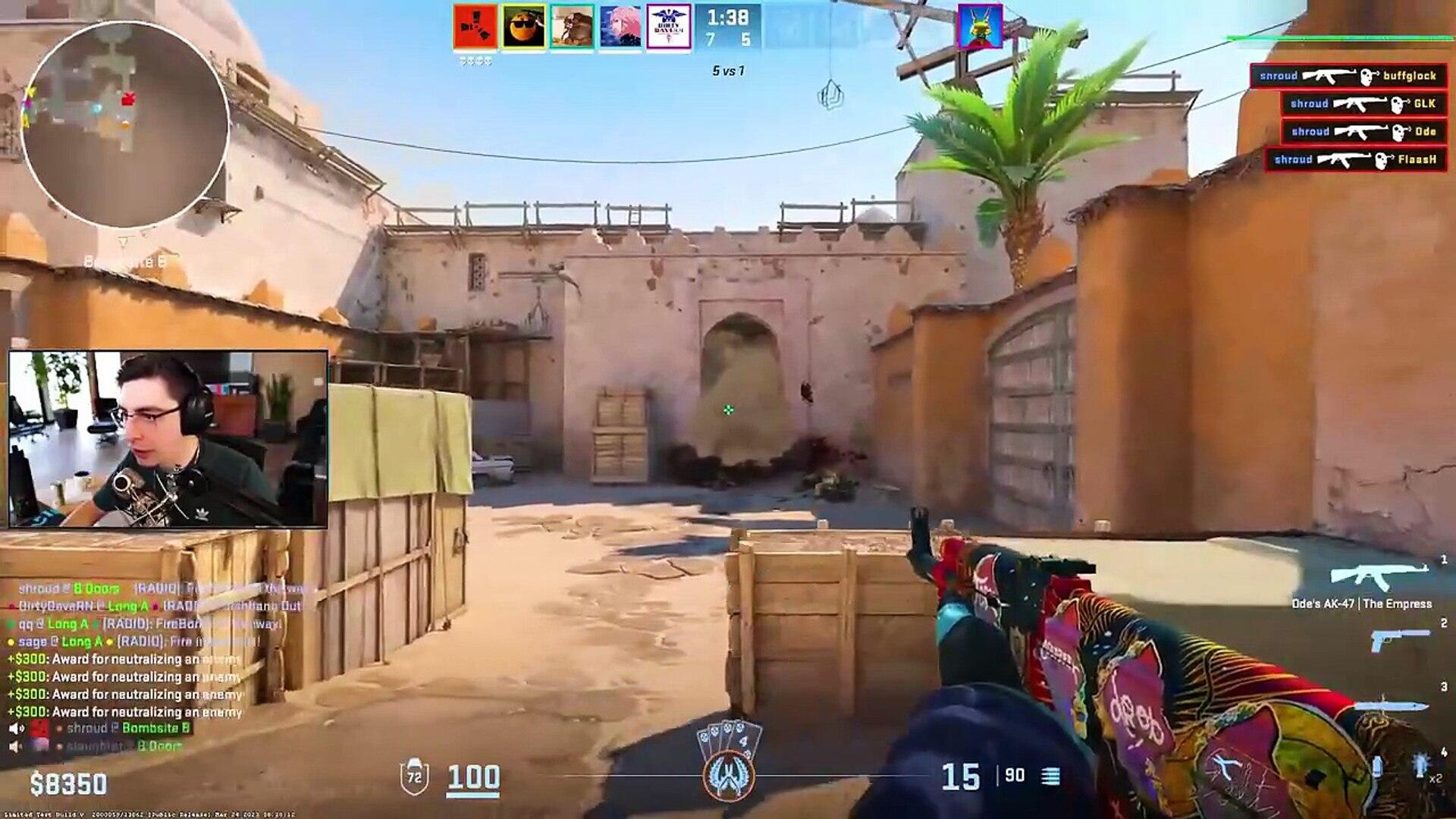Click shroud's Bombsite B voice chat line

coord(127,728)
